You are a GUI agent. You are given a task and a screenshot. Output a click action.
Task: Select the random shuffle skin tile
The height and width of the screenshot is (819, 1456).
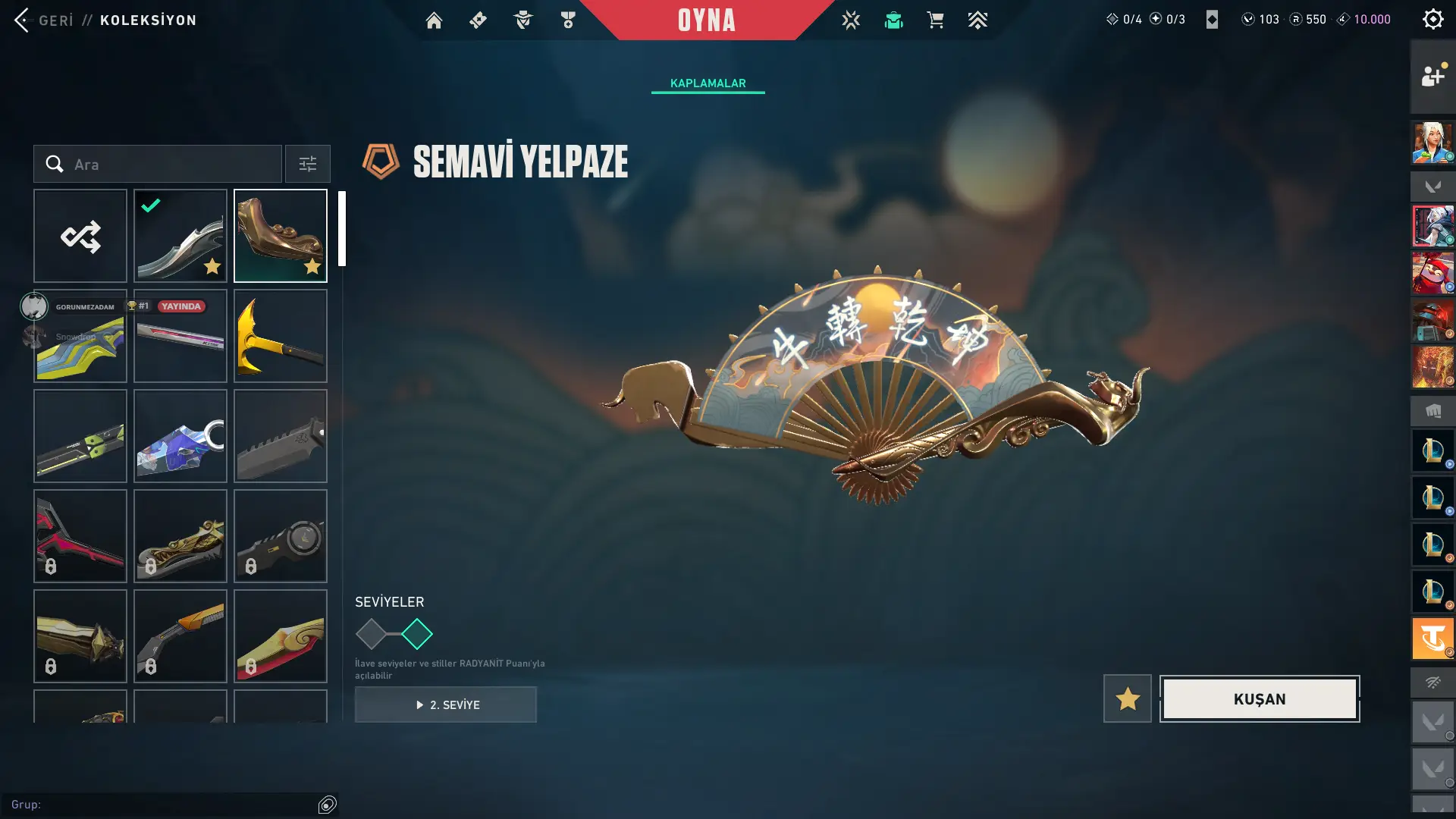point(80,236)
